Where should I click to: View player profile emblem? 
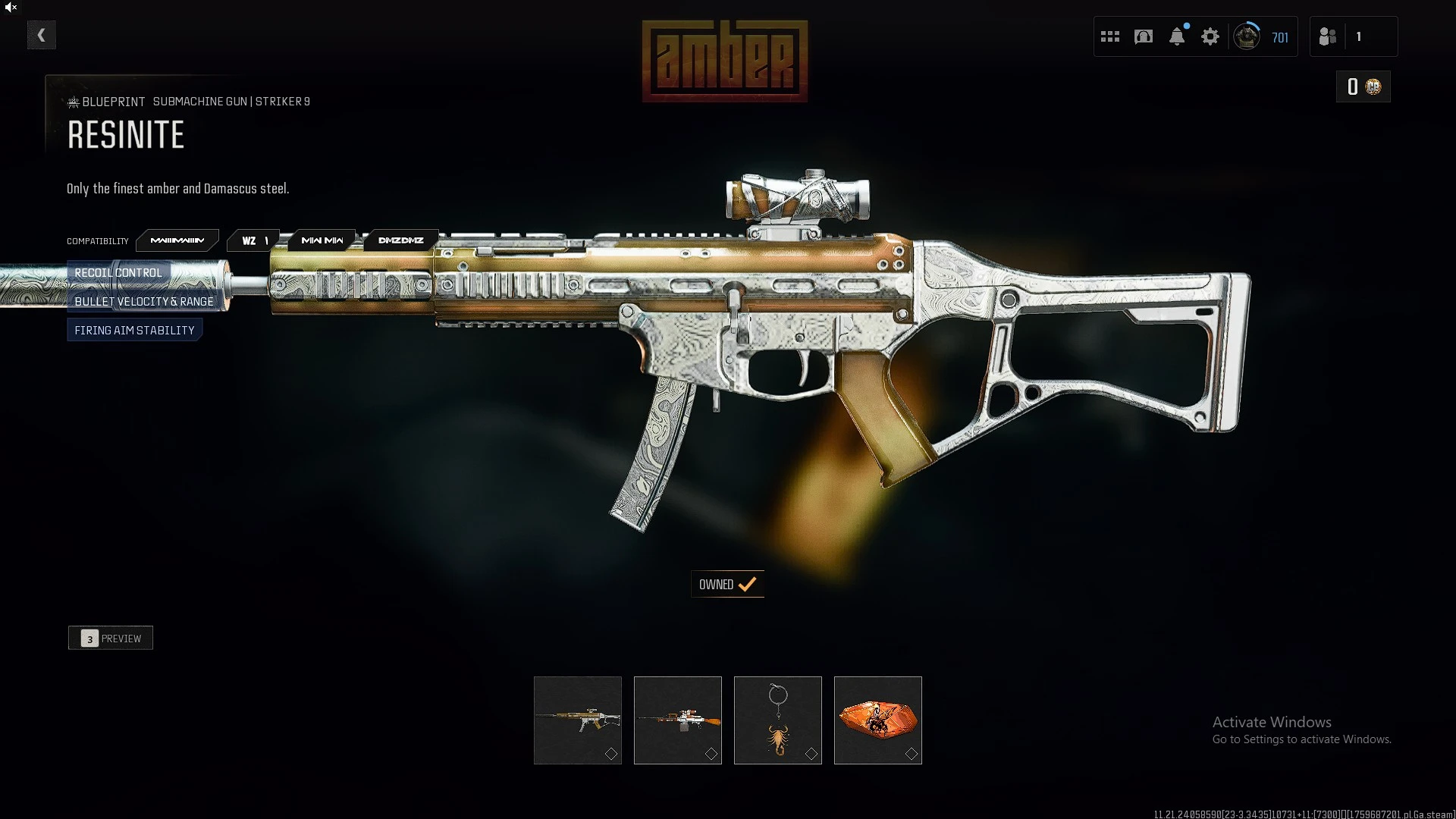click(x=1247, y=36)
